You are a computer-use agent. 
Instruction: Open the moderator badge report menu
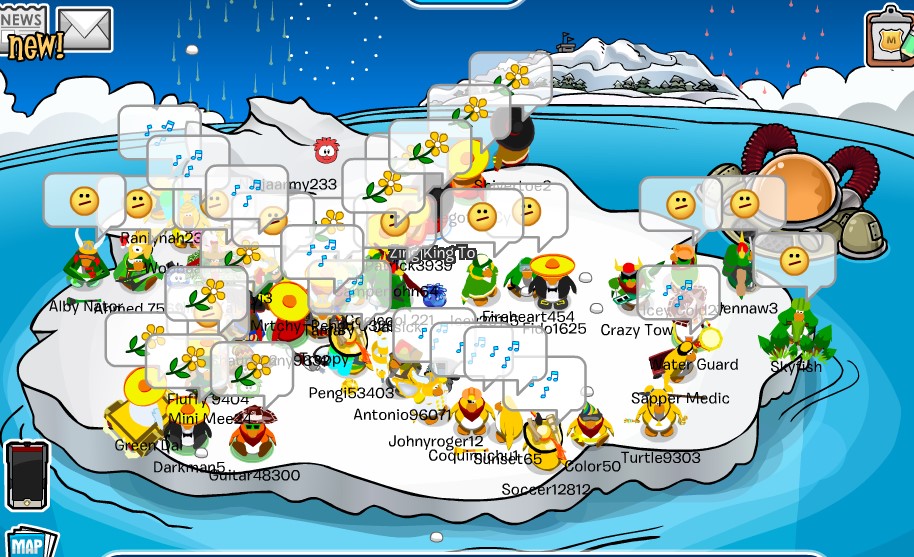(x=888, y=38)
